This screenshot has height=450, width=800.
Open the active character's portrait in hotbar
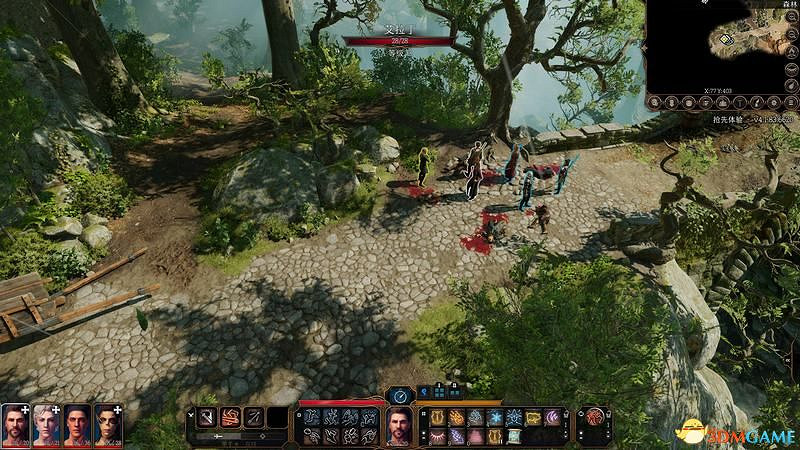[x=400, y=426]
